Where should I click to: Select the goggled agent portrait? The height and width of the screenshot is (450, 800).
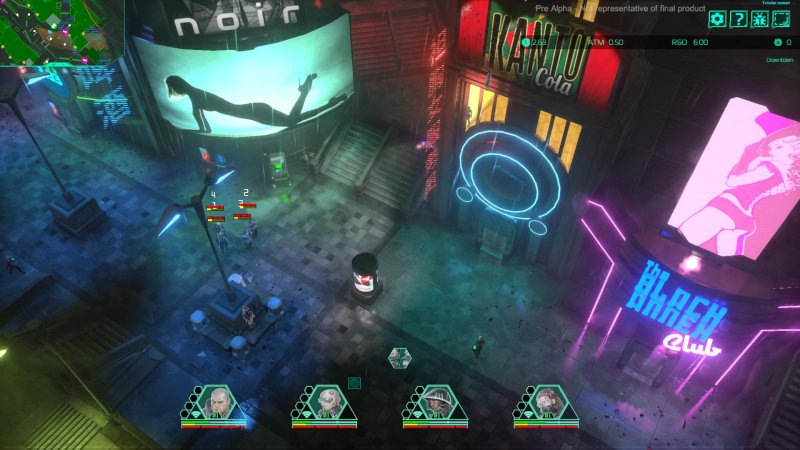326,402
